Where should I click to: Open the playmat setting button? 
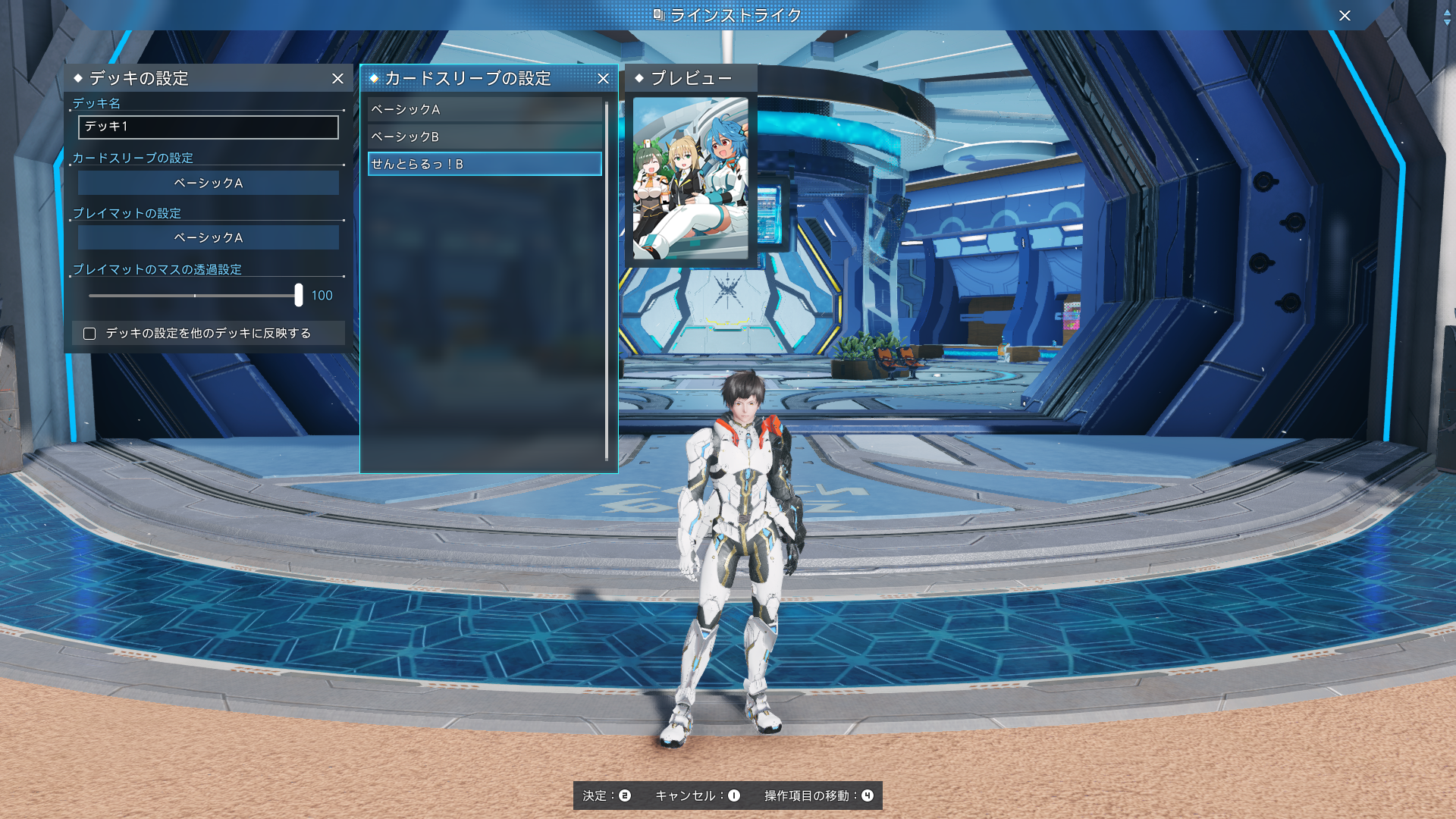[x=209, y=238]
